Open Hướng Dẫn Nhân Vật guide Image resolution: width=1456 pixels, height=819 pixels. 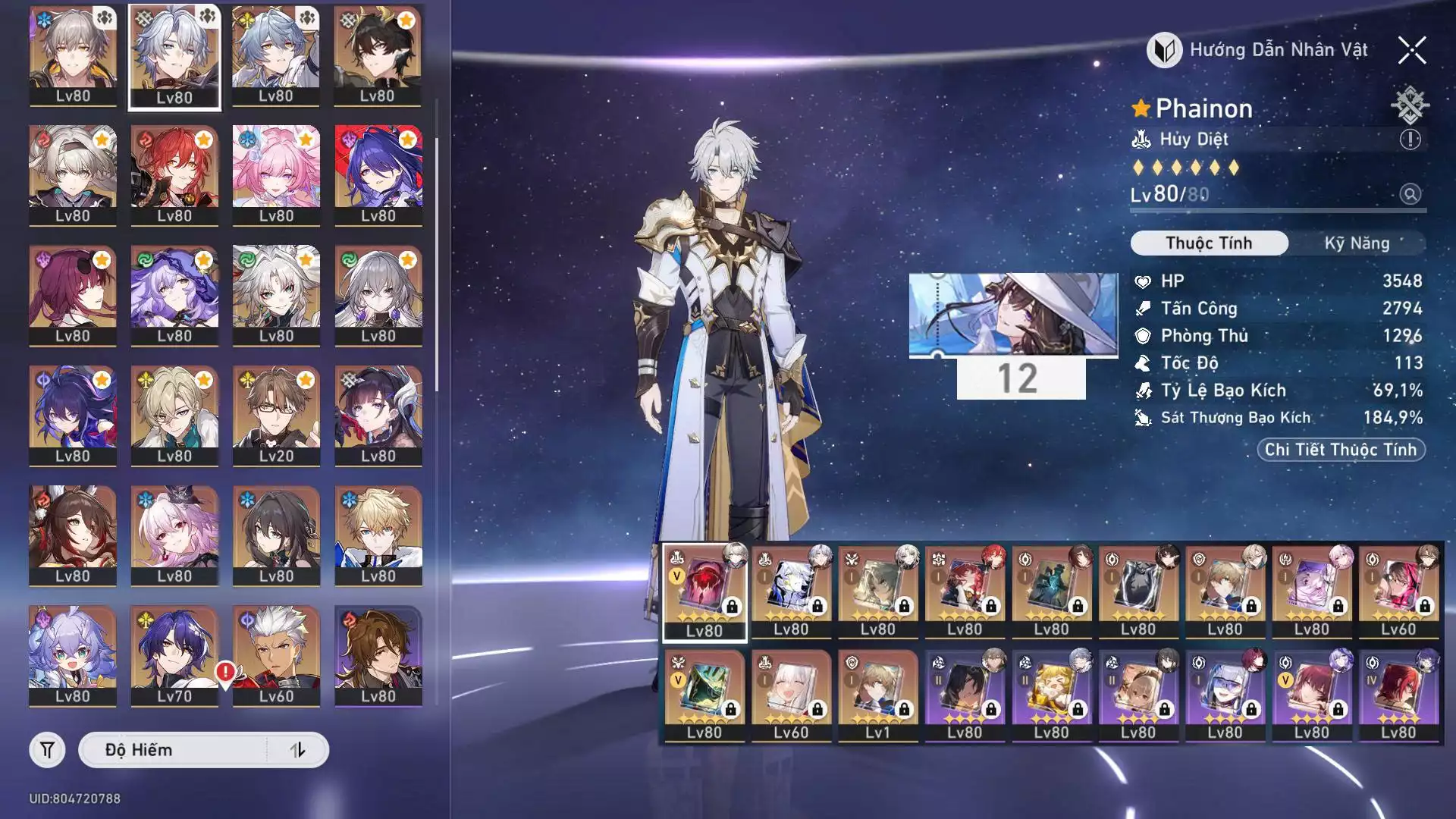(x=1258, y=50)
